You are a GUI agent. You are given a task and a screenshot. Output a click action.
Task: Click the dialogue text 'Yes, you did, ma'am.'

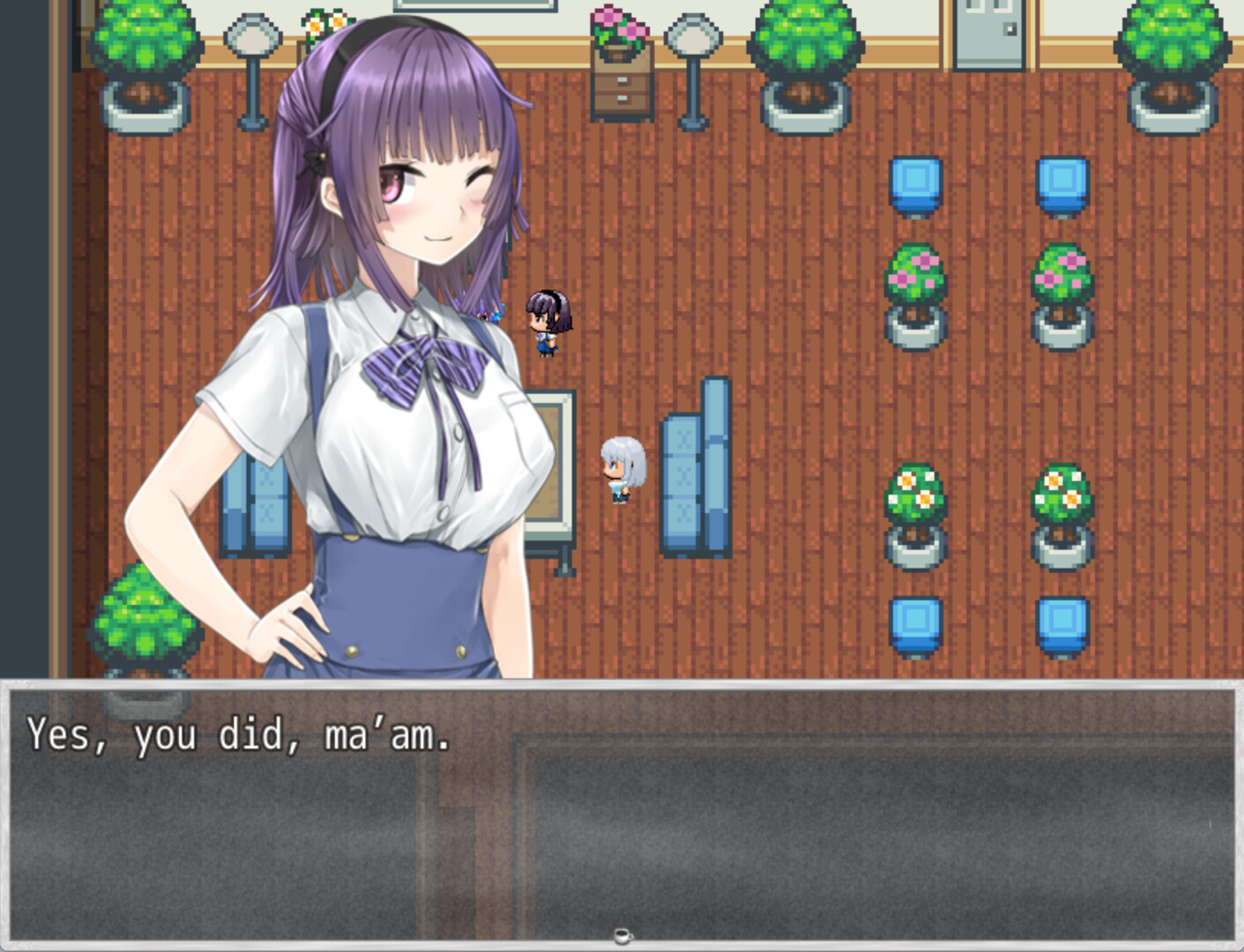(x=238, y=734)
